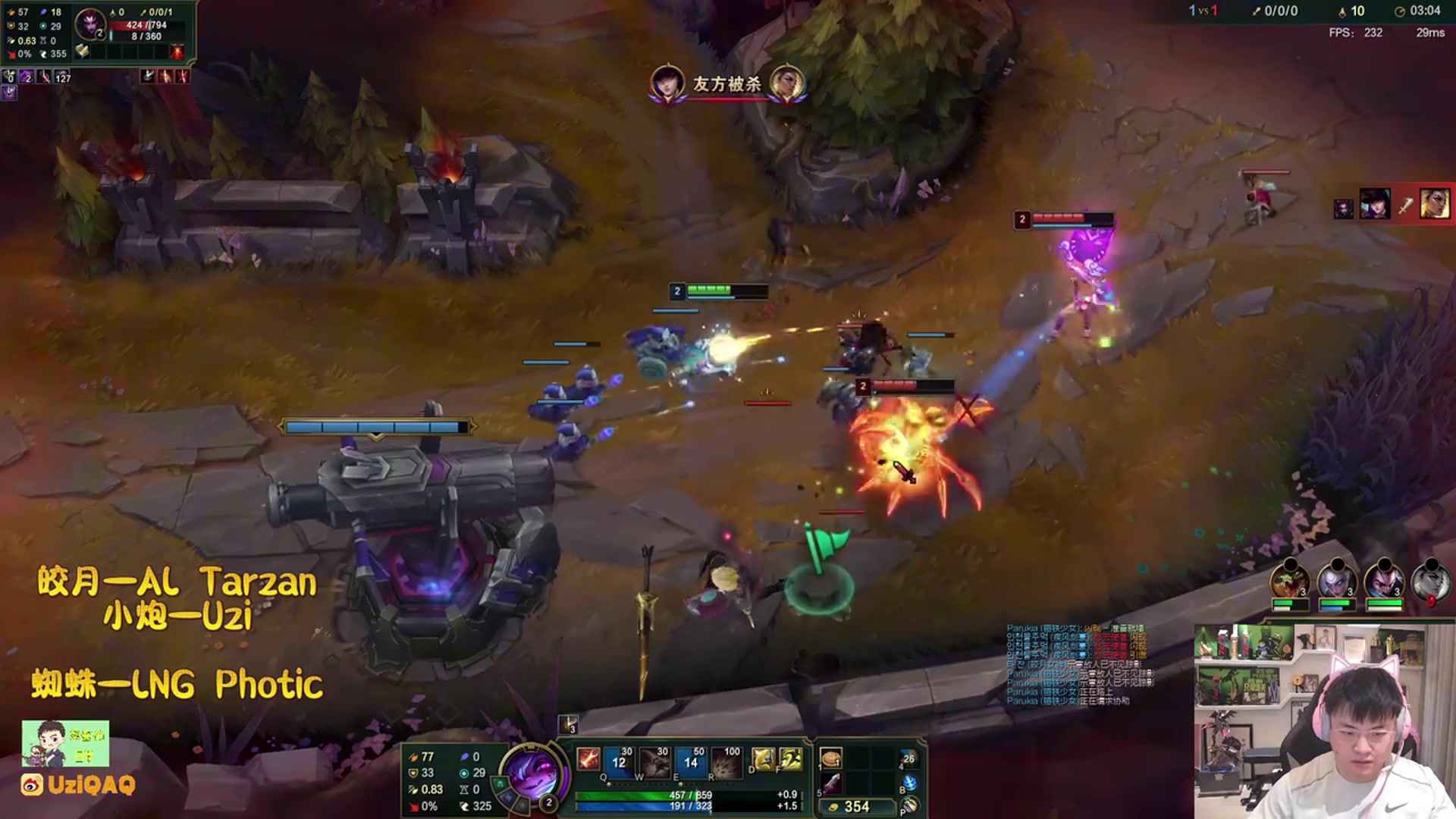Click the dead teammate portrait showing 9
Viewport: 1456px width, 819px height.
[1431, 582]
